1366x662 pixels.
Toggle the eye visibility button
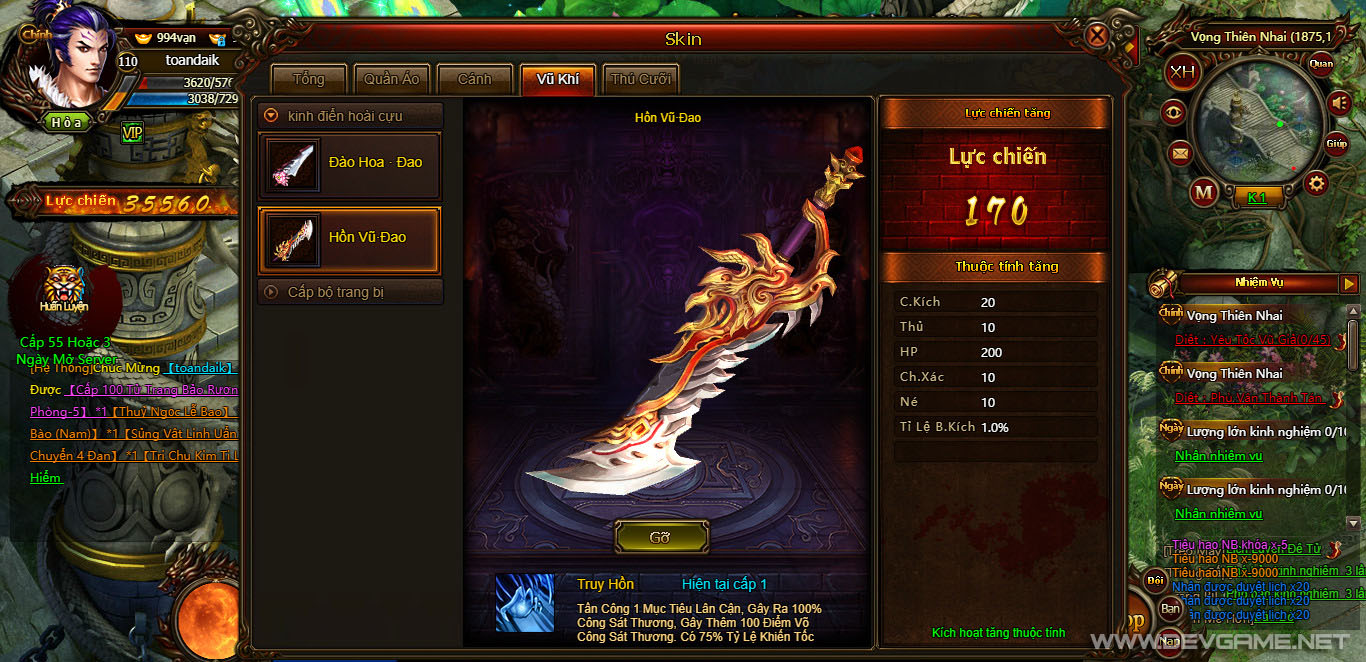point(1176,113)
